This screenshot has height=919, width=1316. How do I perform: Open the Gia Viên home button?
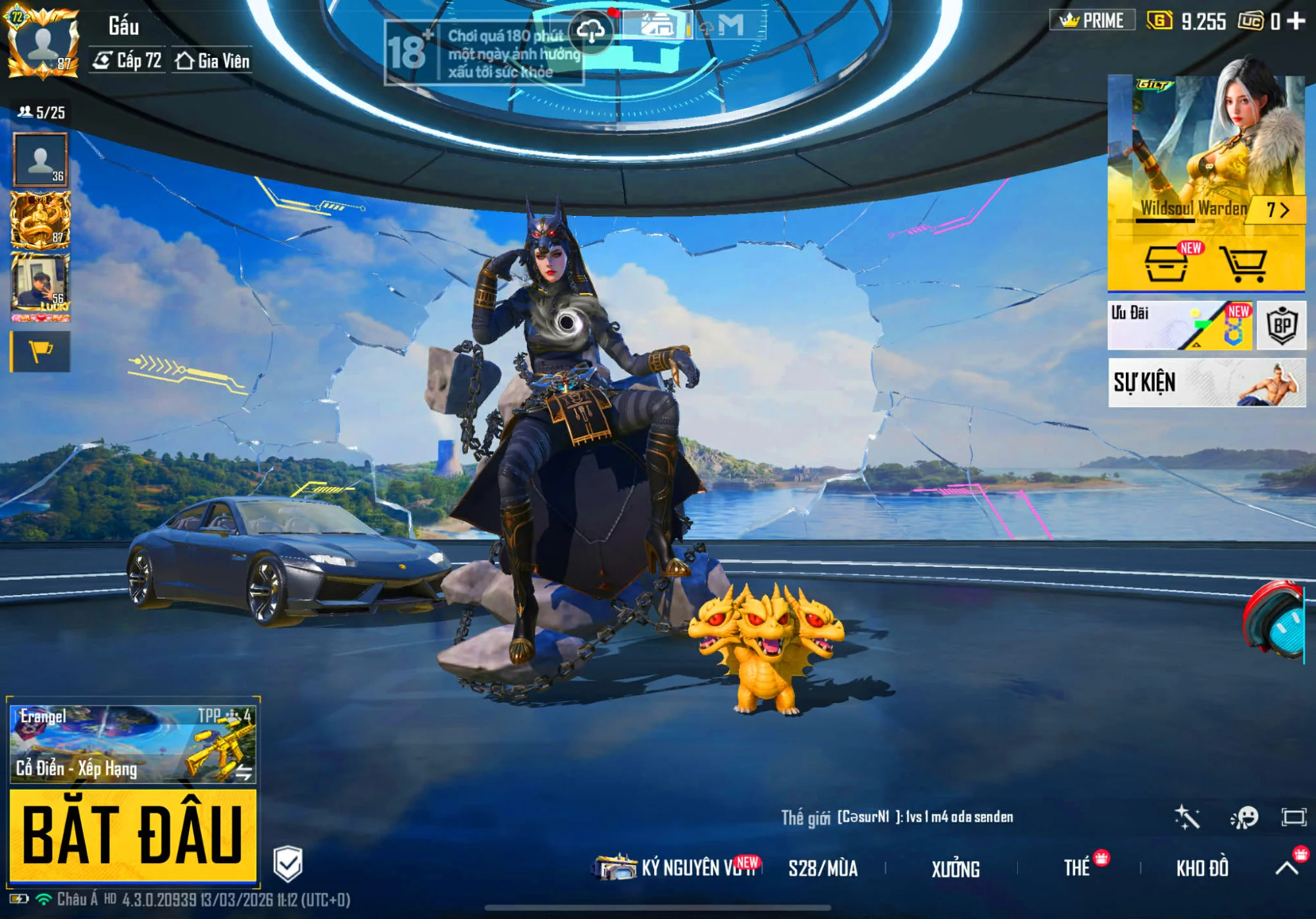coord(213,61)
